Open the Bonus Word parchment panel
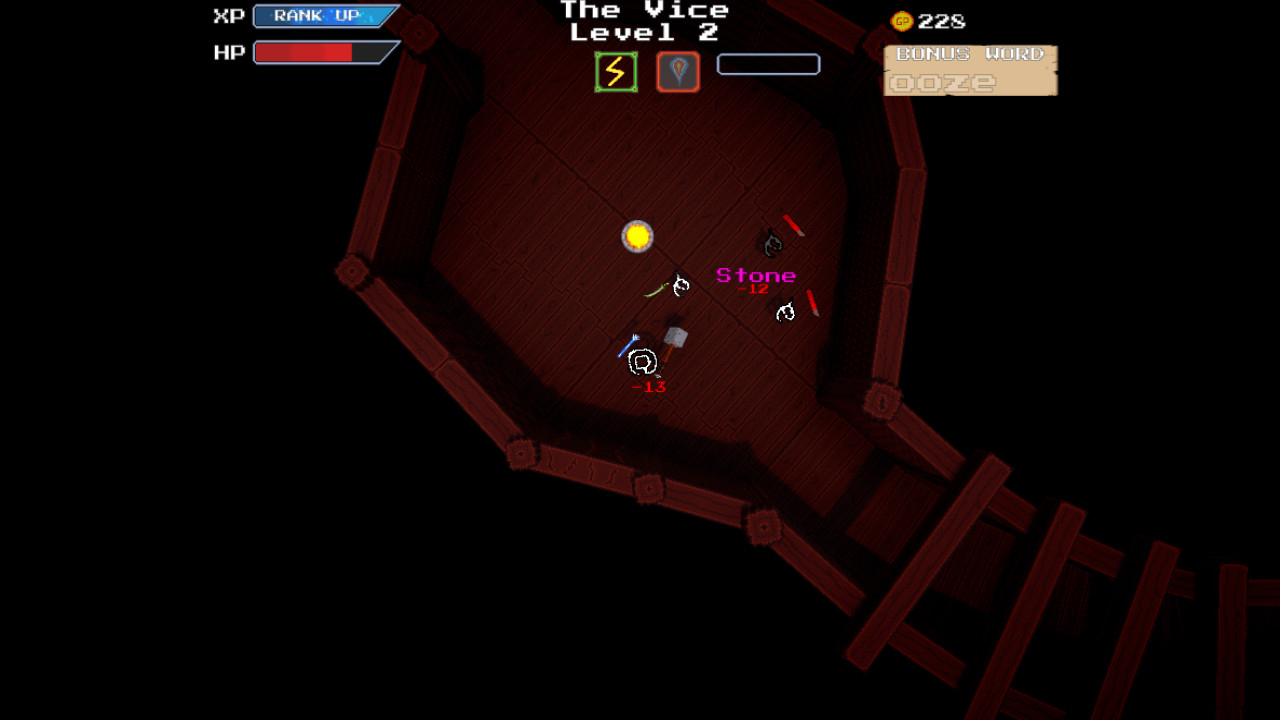This screenshot has height=720, width=1280. (x=970, y=71)
